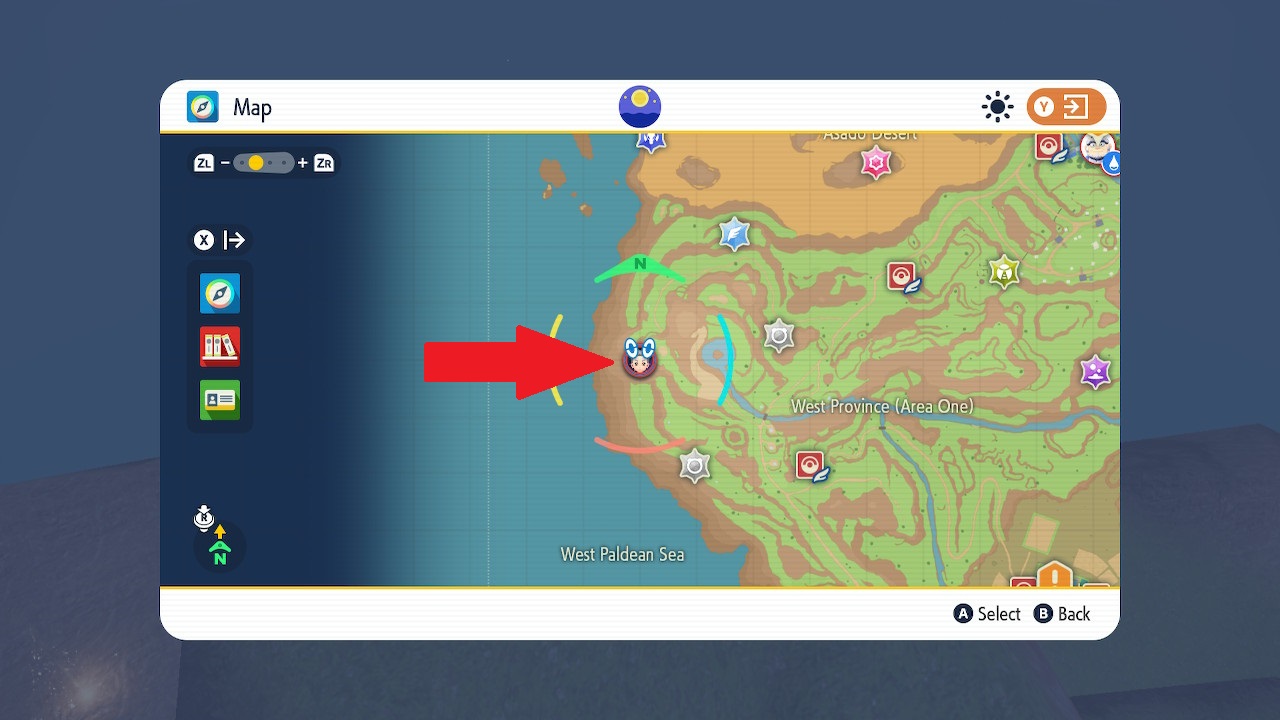Adjust the ZL/ZR map zoom slider
This screenshot has width=1280, height=720.
coord(264,161)
